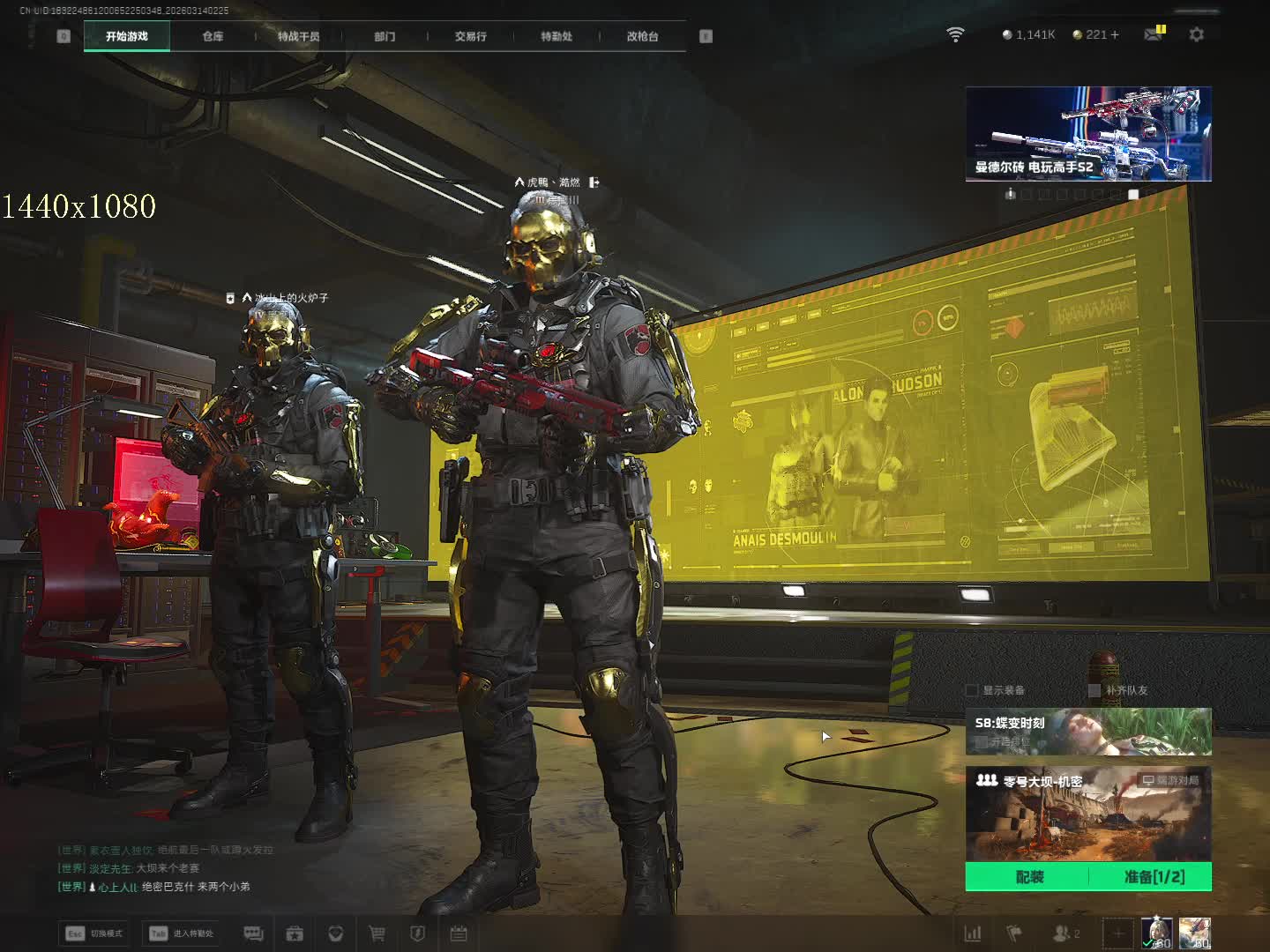Click the empty plus slot to invite teammate

click(1117, 933)
